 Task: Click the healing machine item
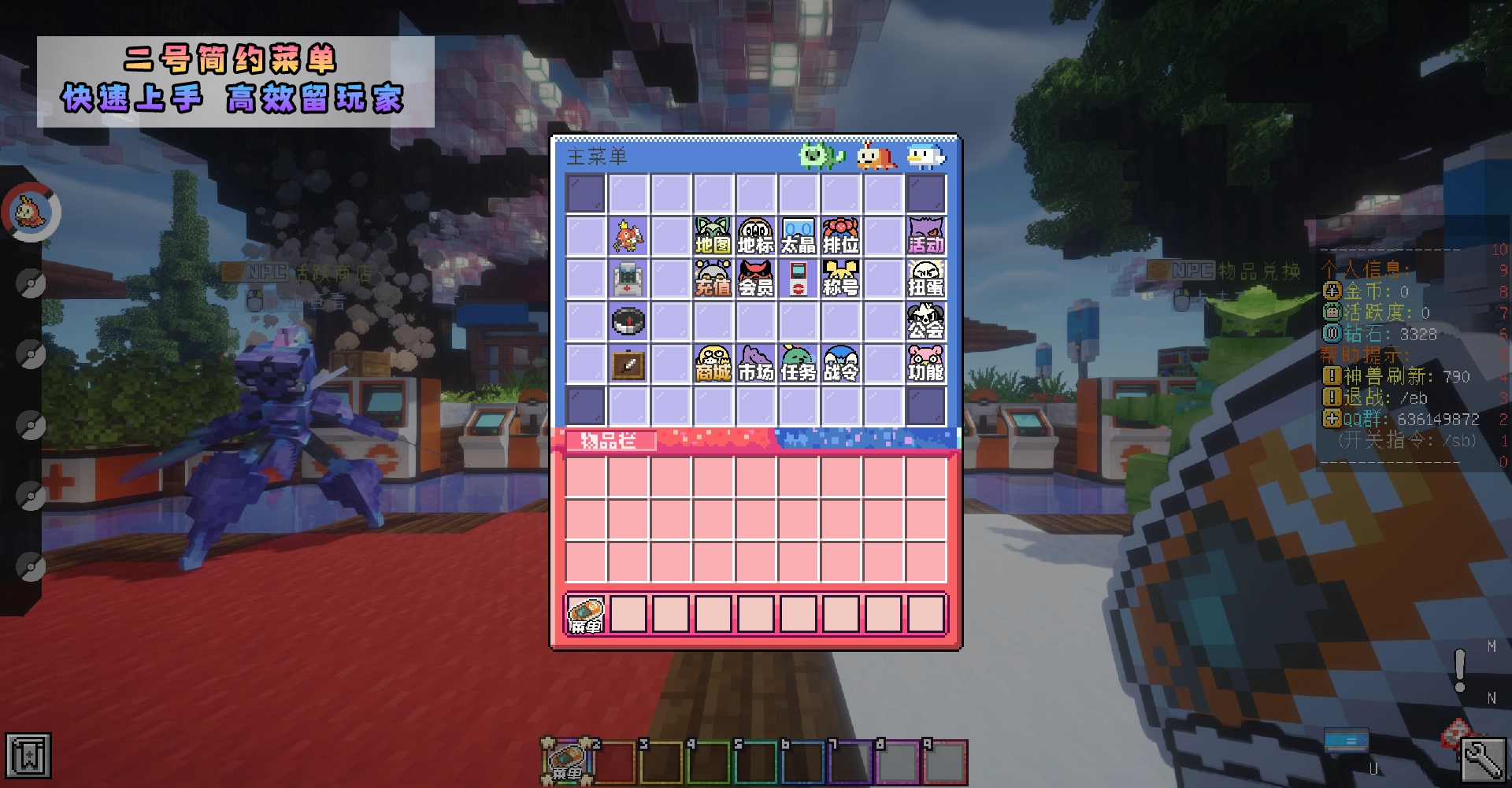628,279
